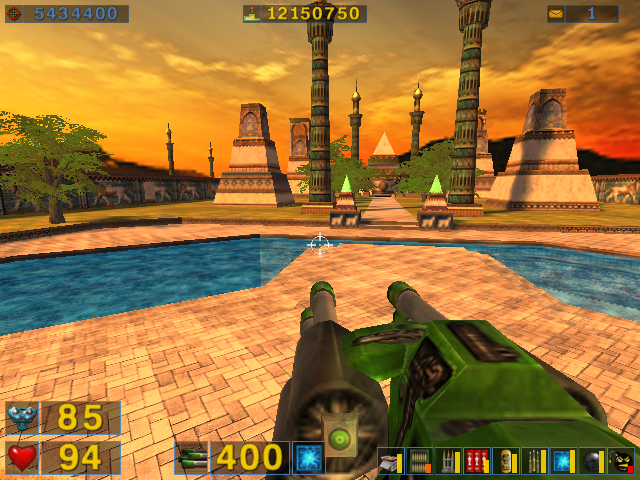The width and height of the screenshot is (640, 480).
Task: Click the red heart health icon
Action: point(22,458)
